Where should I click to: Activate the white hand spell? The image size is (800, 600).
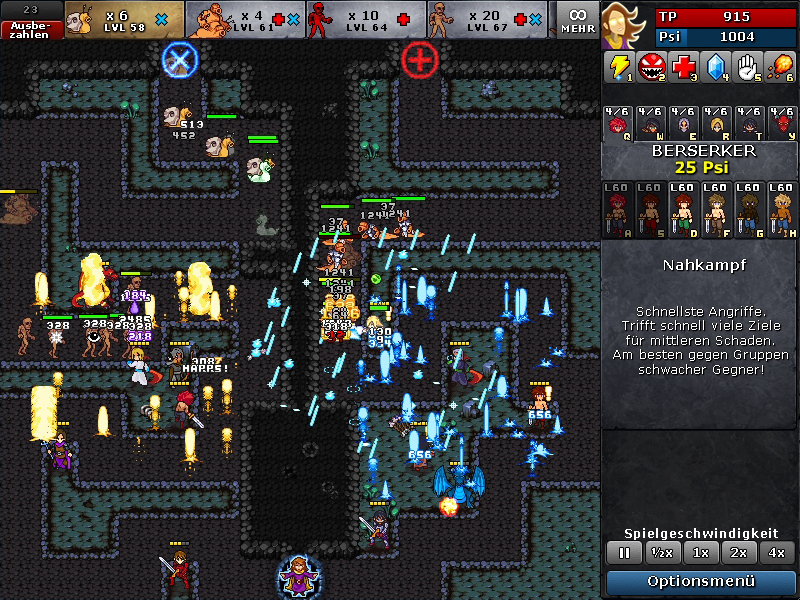[x=748, y=68]
